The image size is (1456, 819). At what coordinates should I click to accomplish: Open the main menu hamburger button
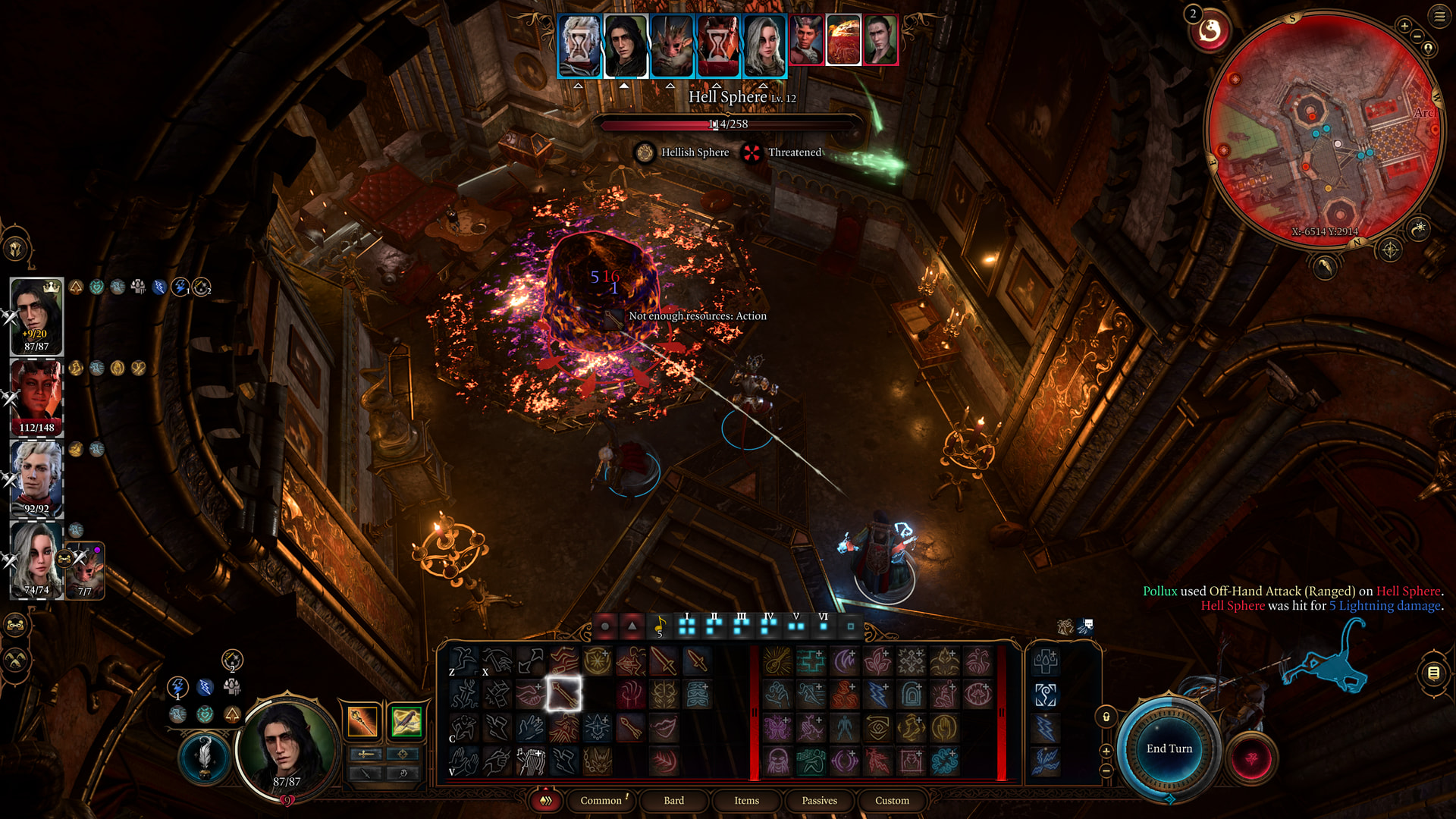[x=1439, y=16]
